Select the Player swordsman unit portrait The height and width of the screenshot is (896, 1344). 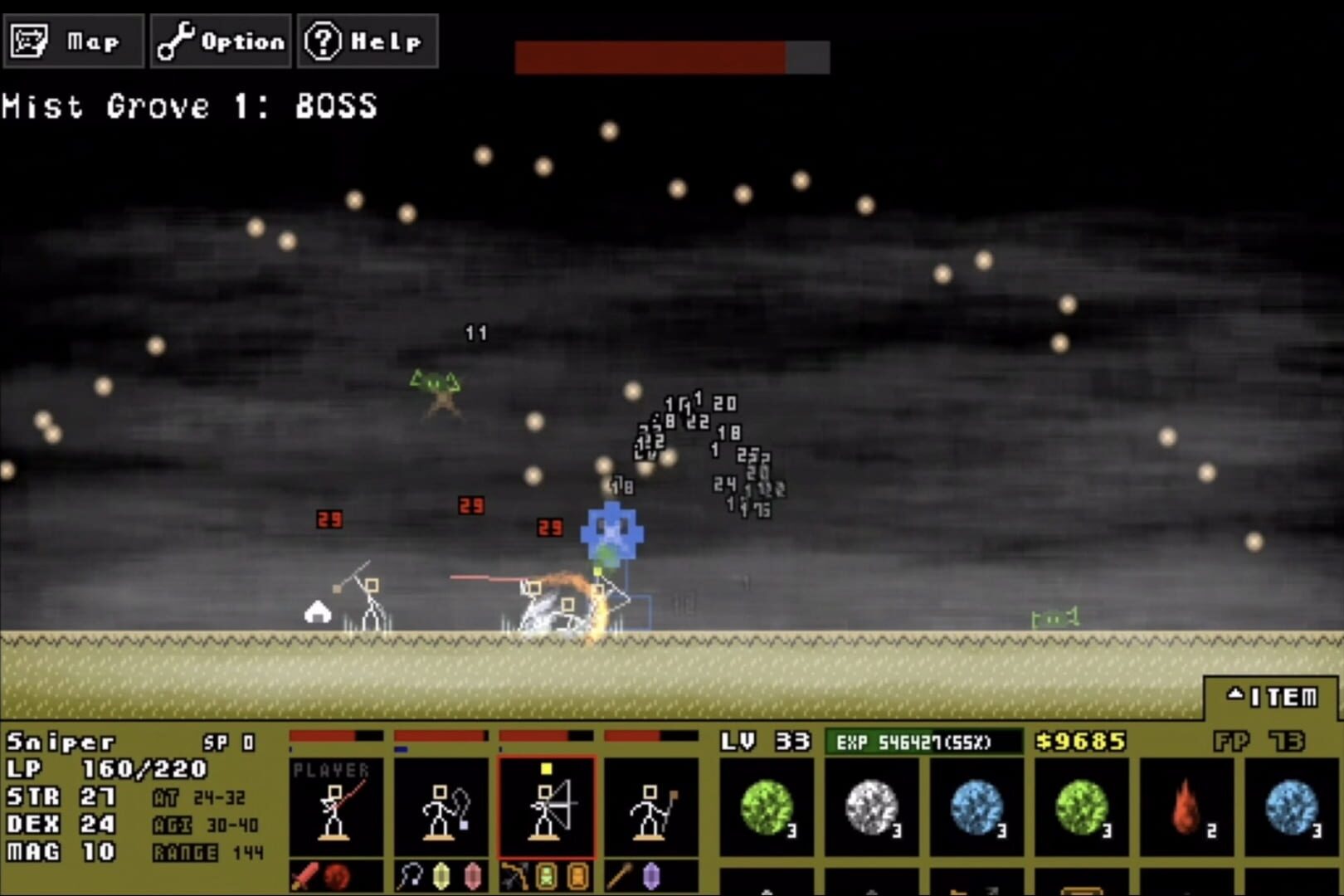tap(336, 809)
